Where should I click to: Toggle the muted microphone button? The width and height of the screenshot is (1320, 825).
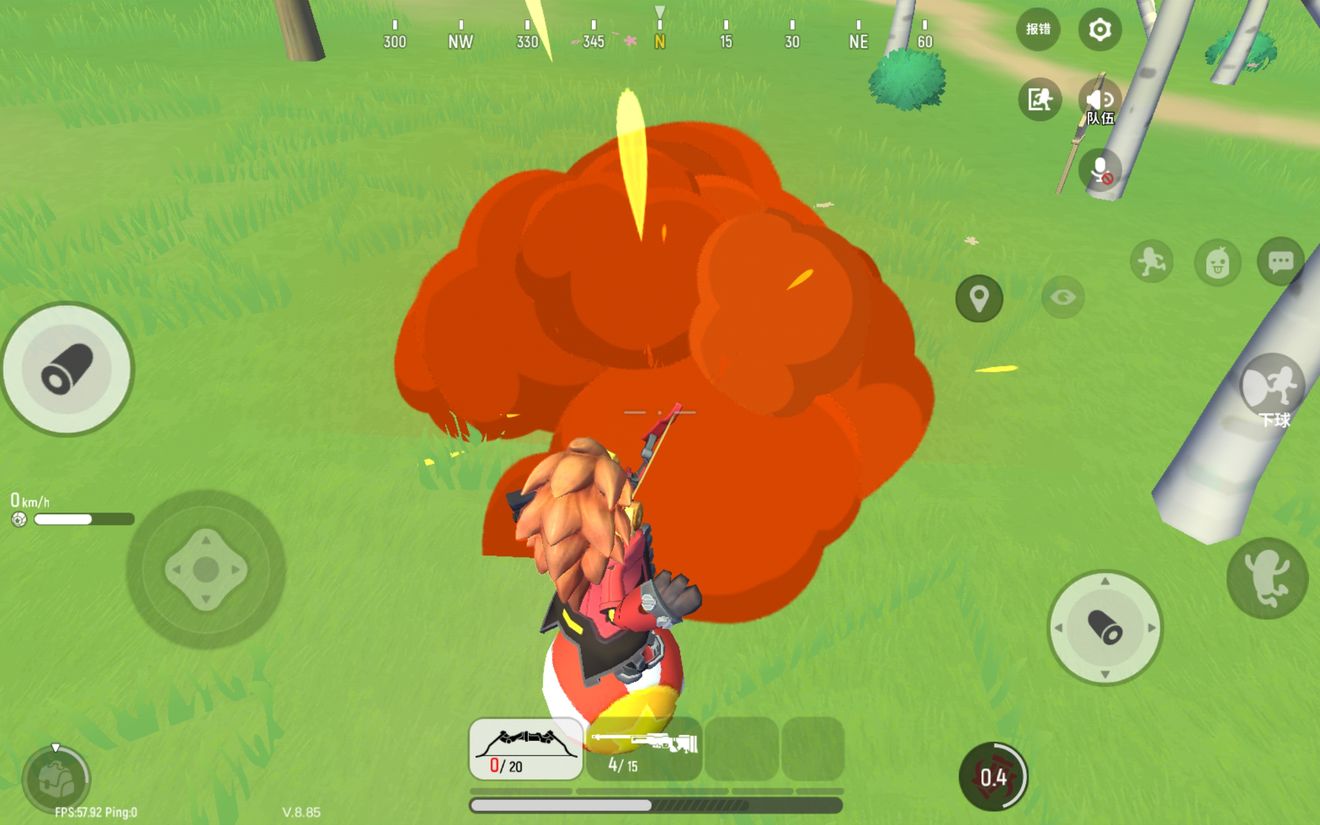point(1100,170)
